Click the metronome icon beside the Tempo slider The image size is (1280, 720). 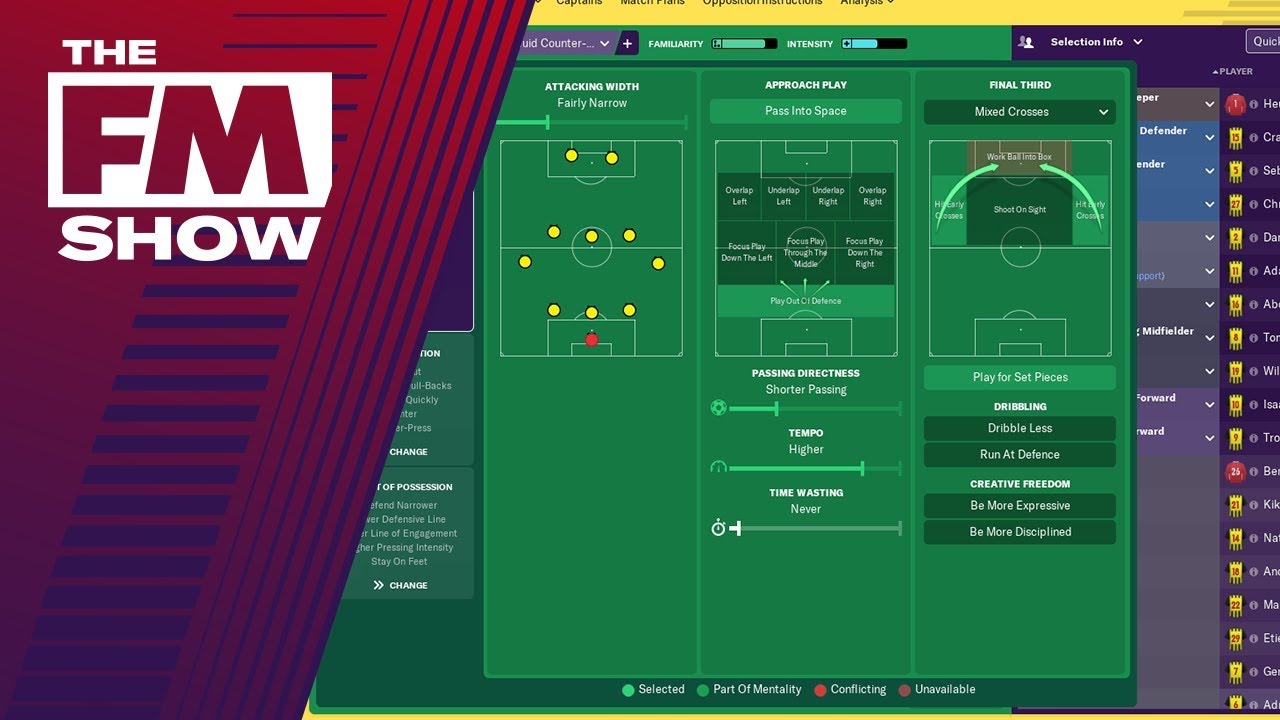point(718,467)
